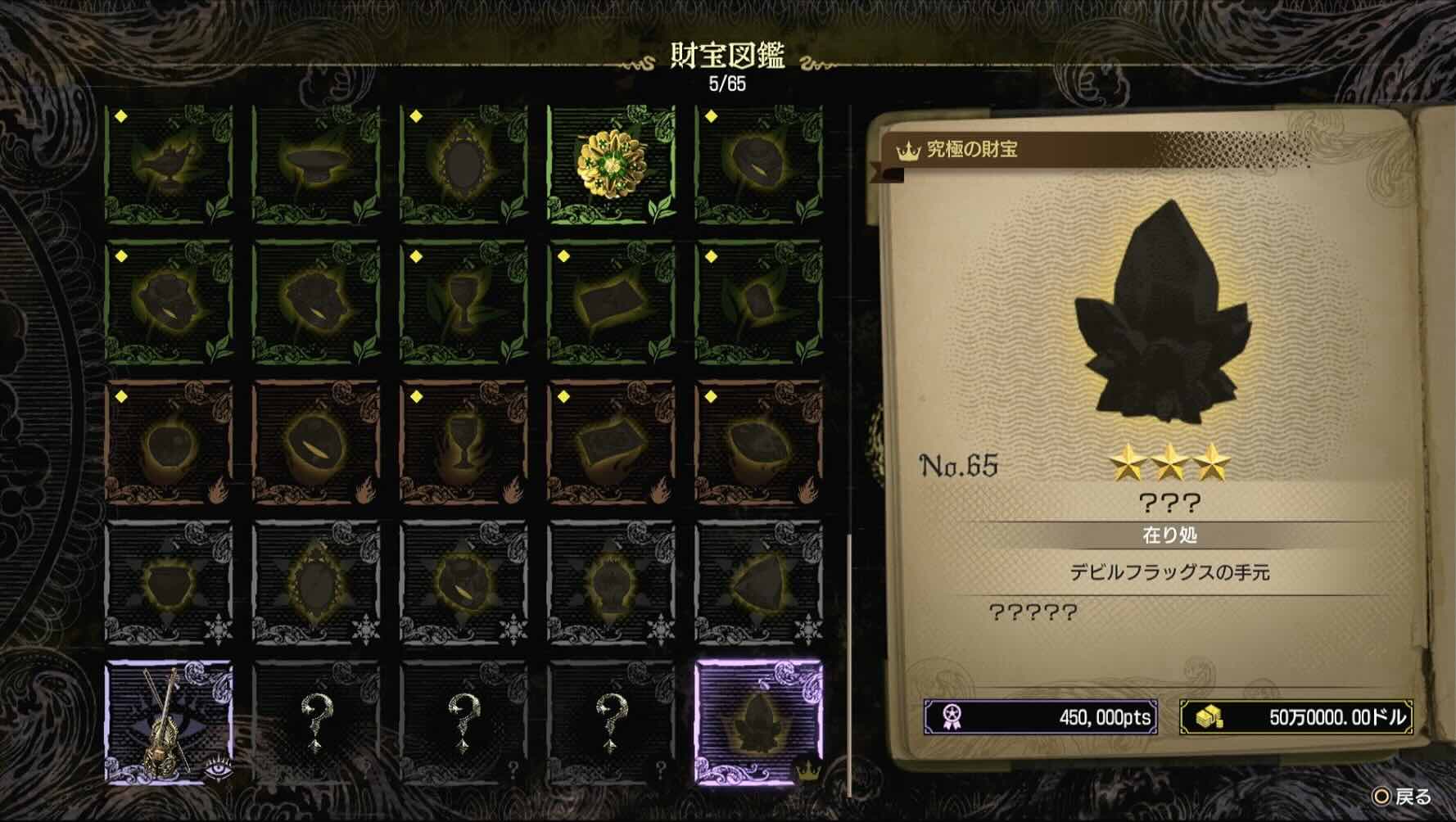This screenshot has height=822, width=1456.
Task: Reveal the first question-mark treasure slot
Action: pos(315,722)
